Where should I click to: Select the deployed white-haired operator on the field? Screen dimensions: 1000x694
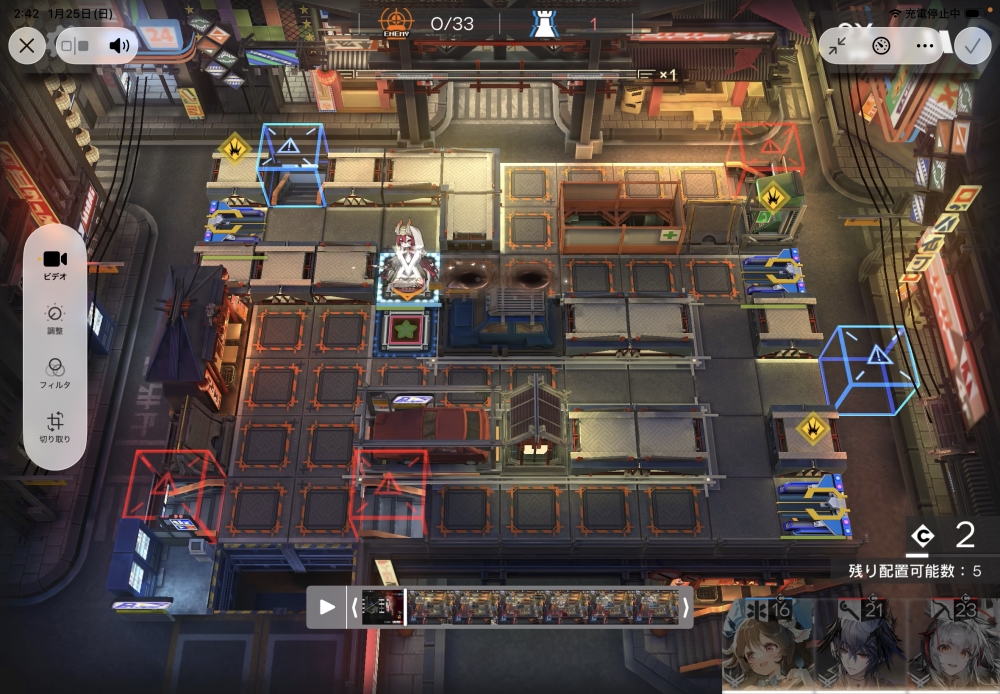(407, 260)
